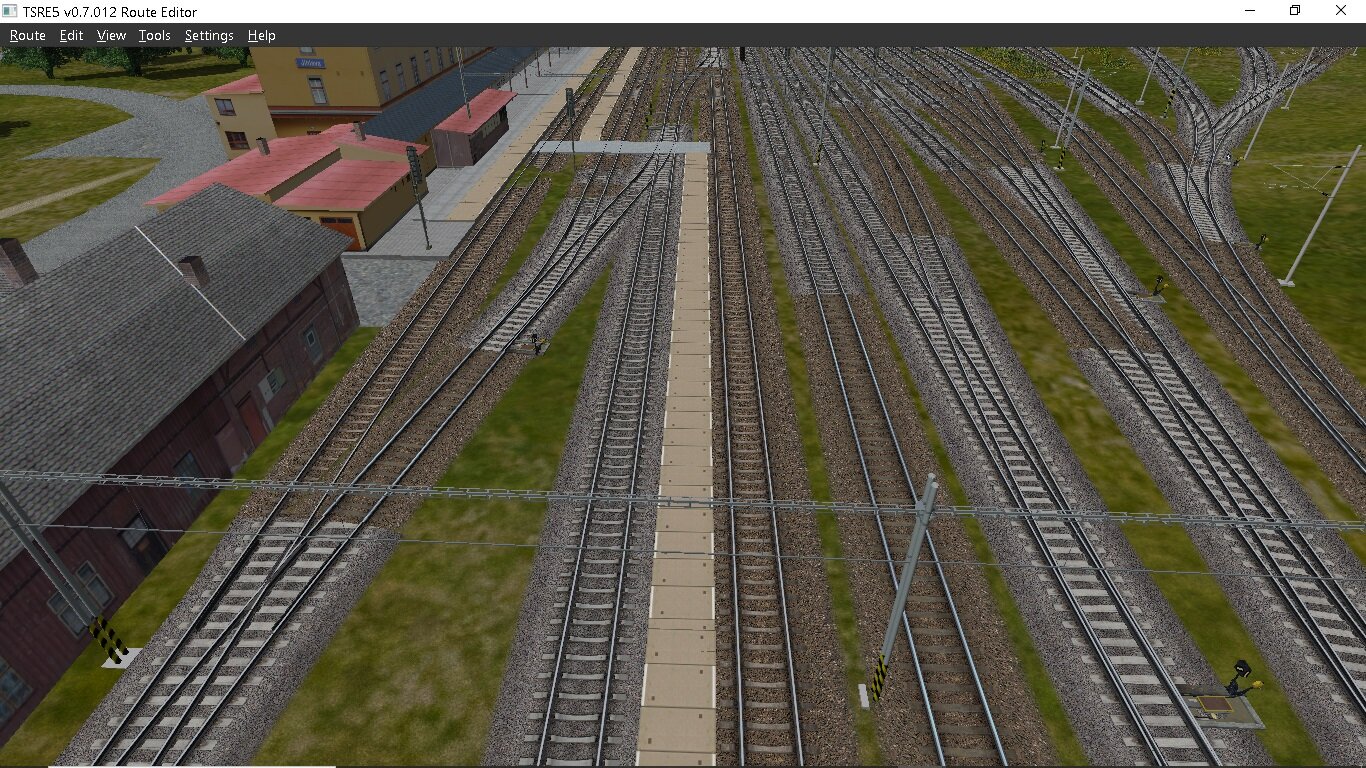Open the View menu
This screenshot has height=768, width=1366.
click(110, 35)
